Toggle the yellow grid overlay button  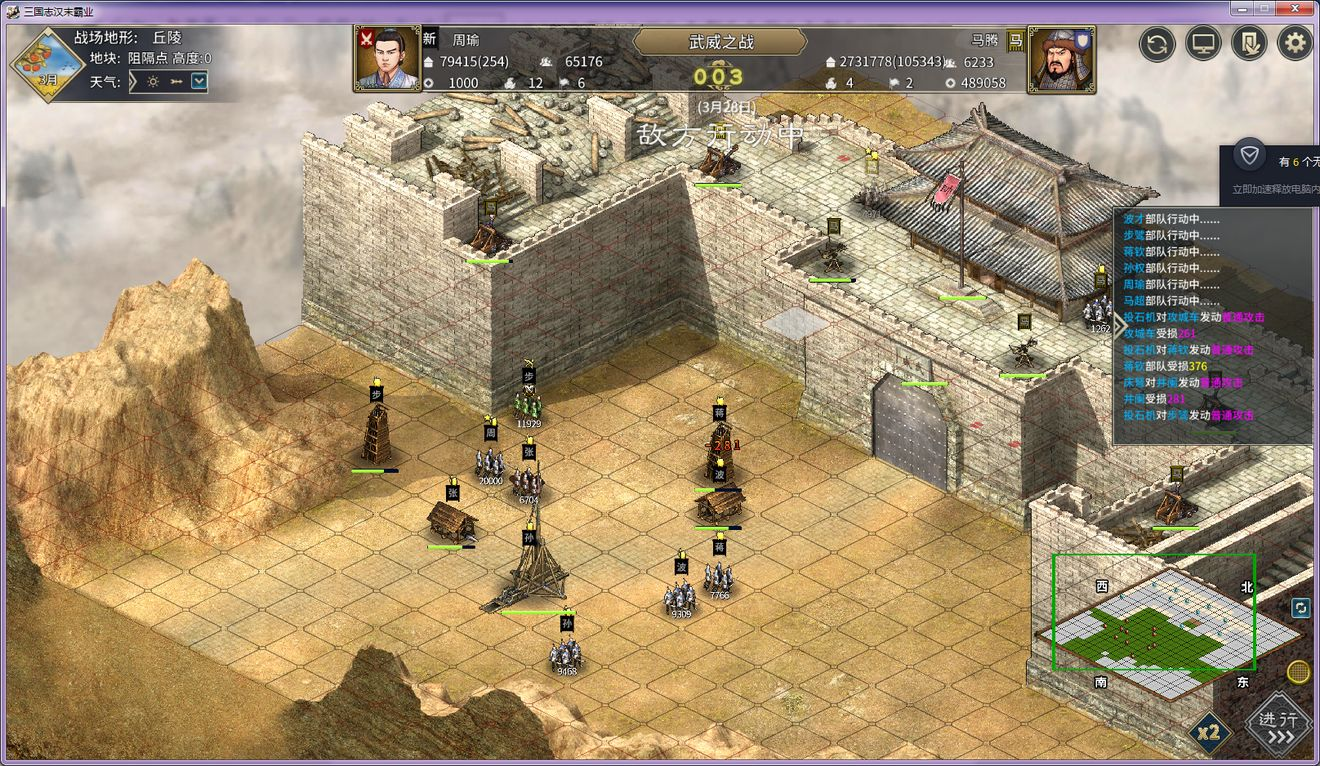click(x=1299, y=671)
